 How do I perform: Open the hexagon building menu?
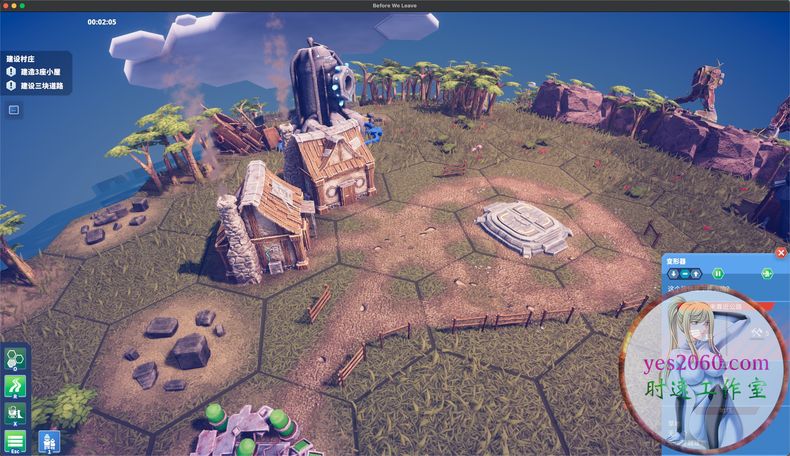point(15,359)
